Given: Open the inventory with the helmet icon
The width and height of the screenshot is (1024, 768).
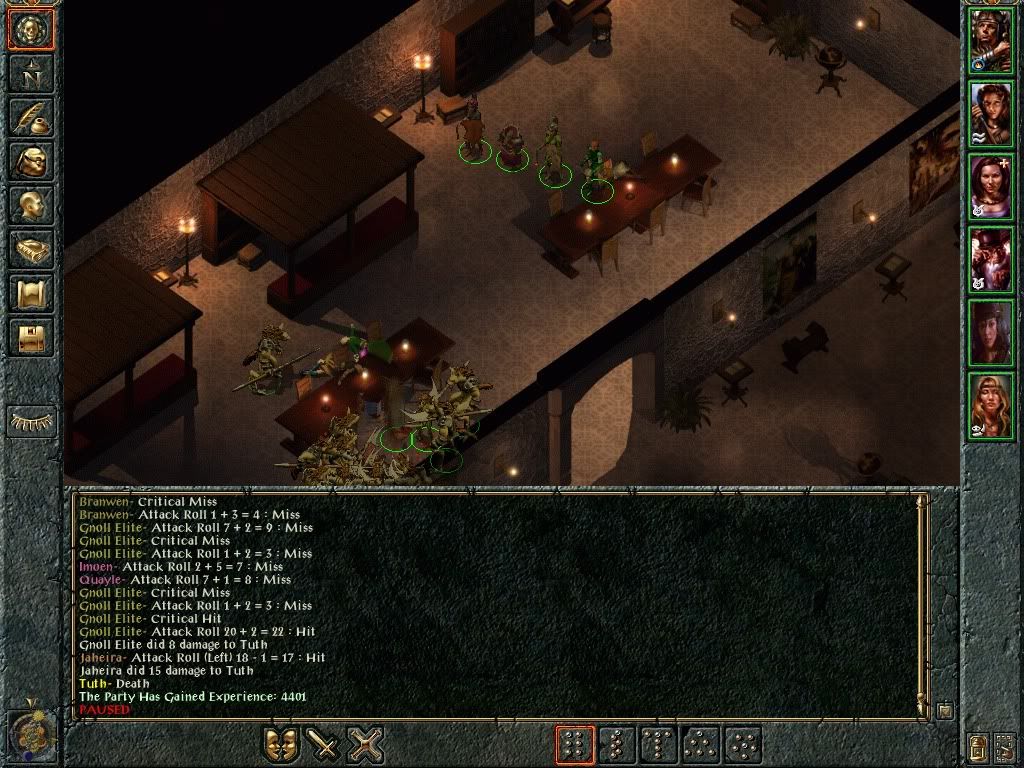Looking at the screenshot, I should (x=31, y=161).
